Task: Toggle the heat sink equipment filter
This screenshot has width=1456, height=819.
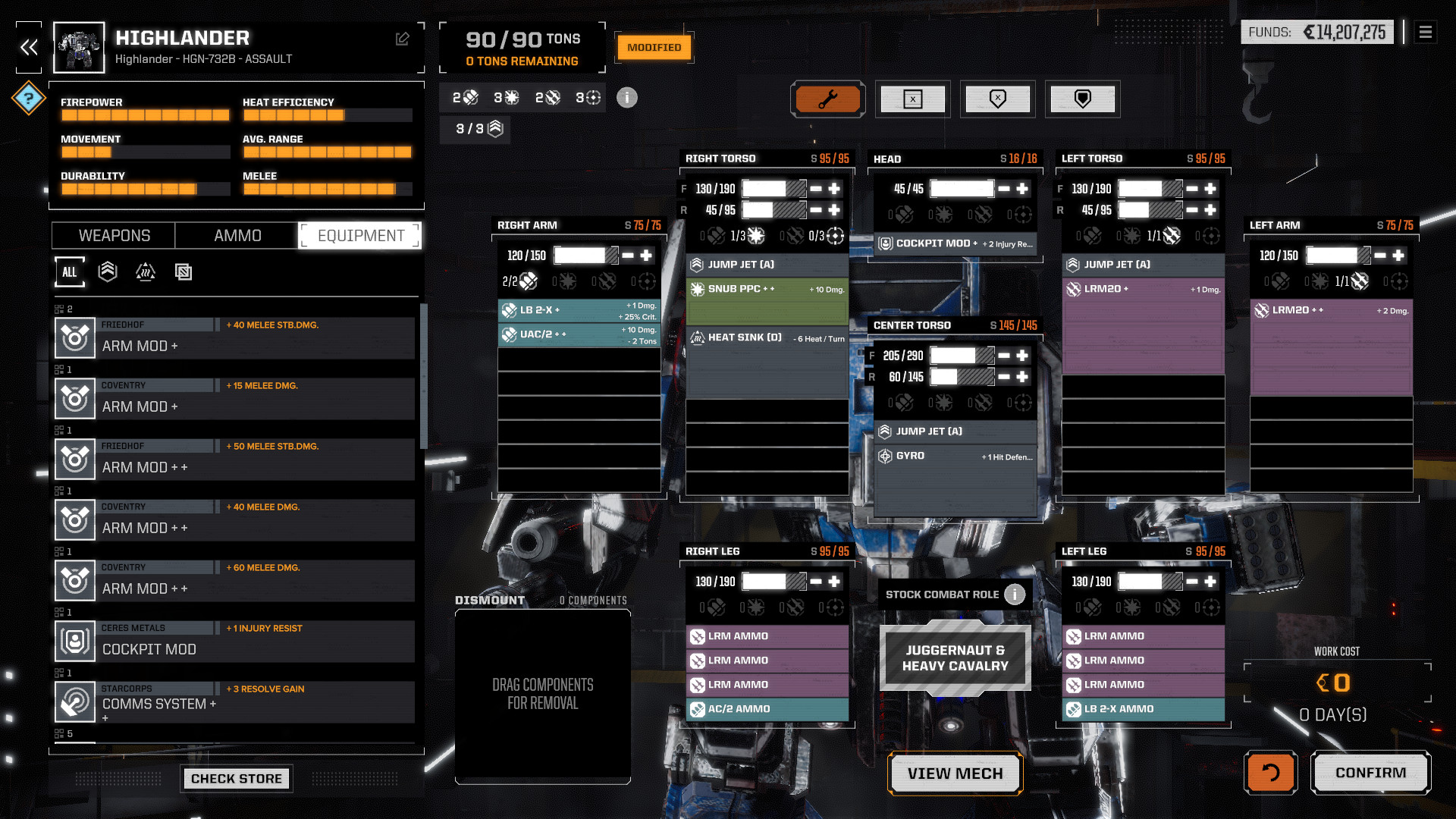Action: (146, 271)
